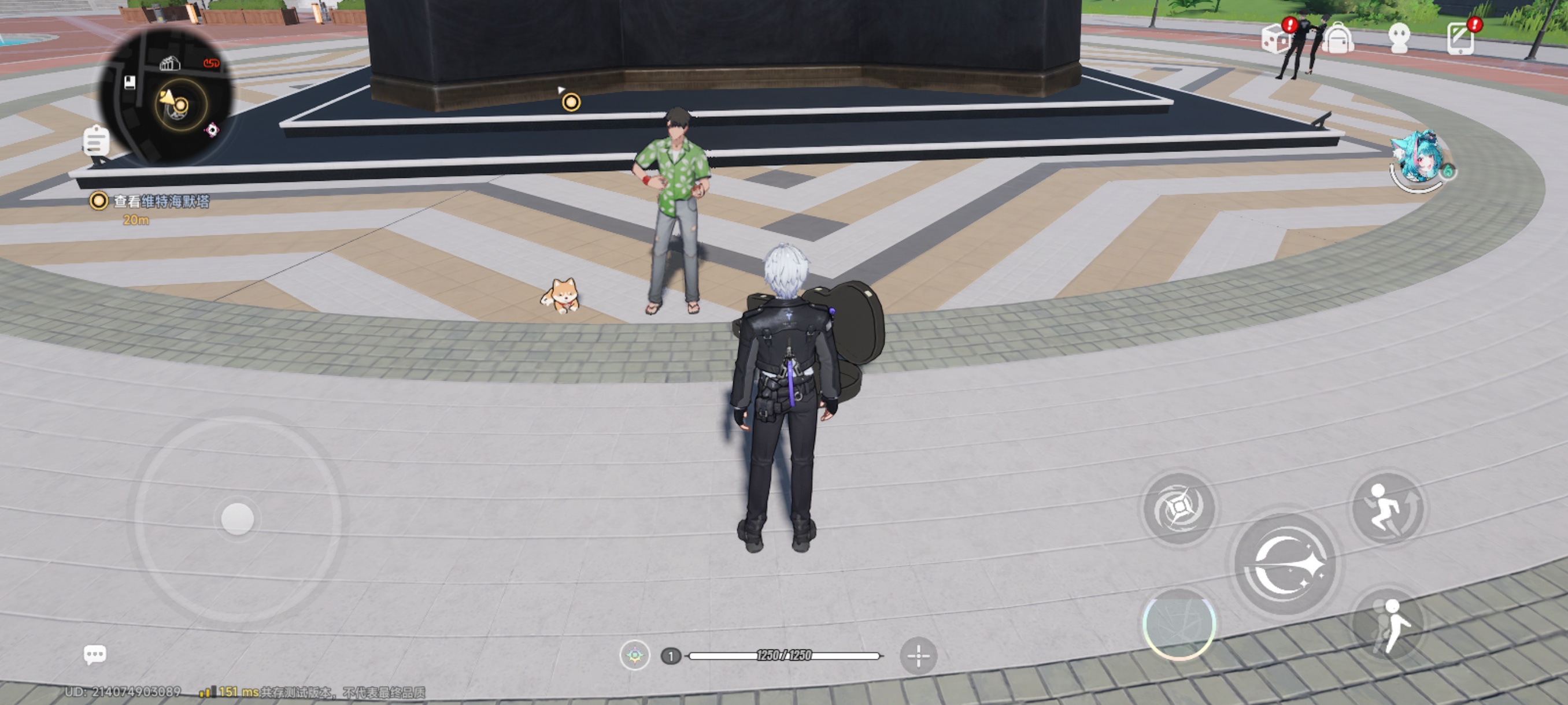Activate the swirling diamond skill button

(1178, 507)
